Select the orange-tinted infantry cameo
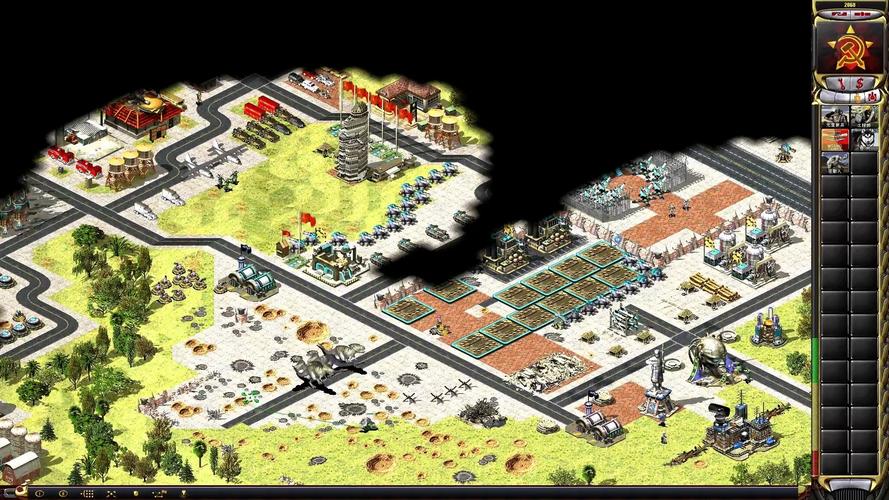Image resolution: width=889 pixels, height=500 pixels. [834, 139]
